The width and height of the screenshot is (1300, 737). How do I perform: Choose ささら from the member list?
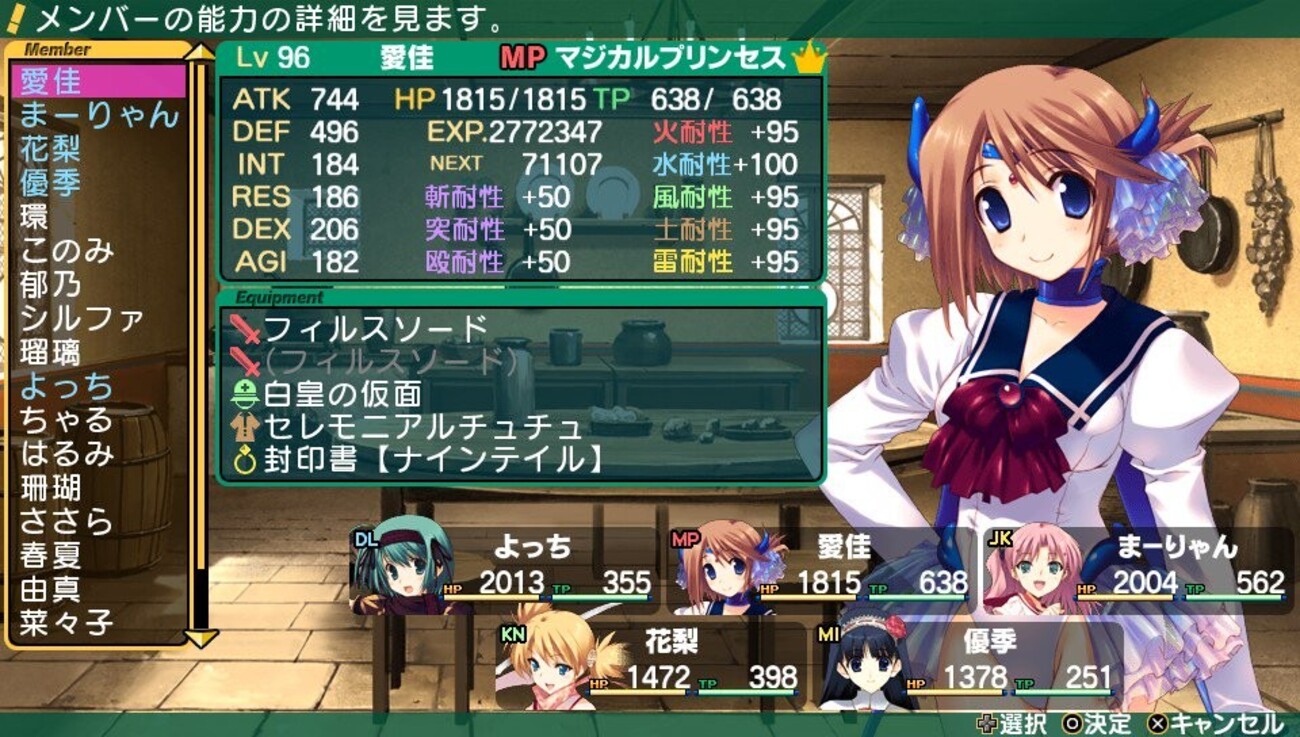point(67,522)
